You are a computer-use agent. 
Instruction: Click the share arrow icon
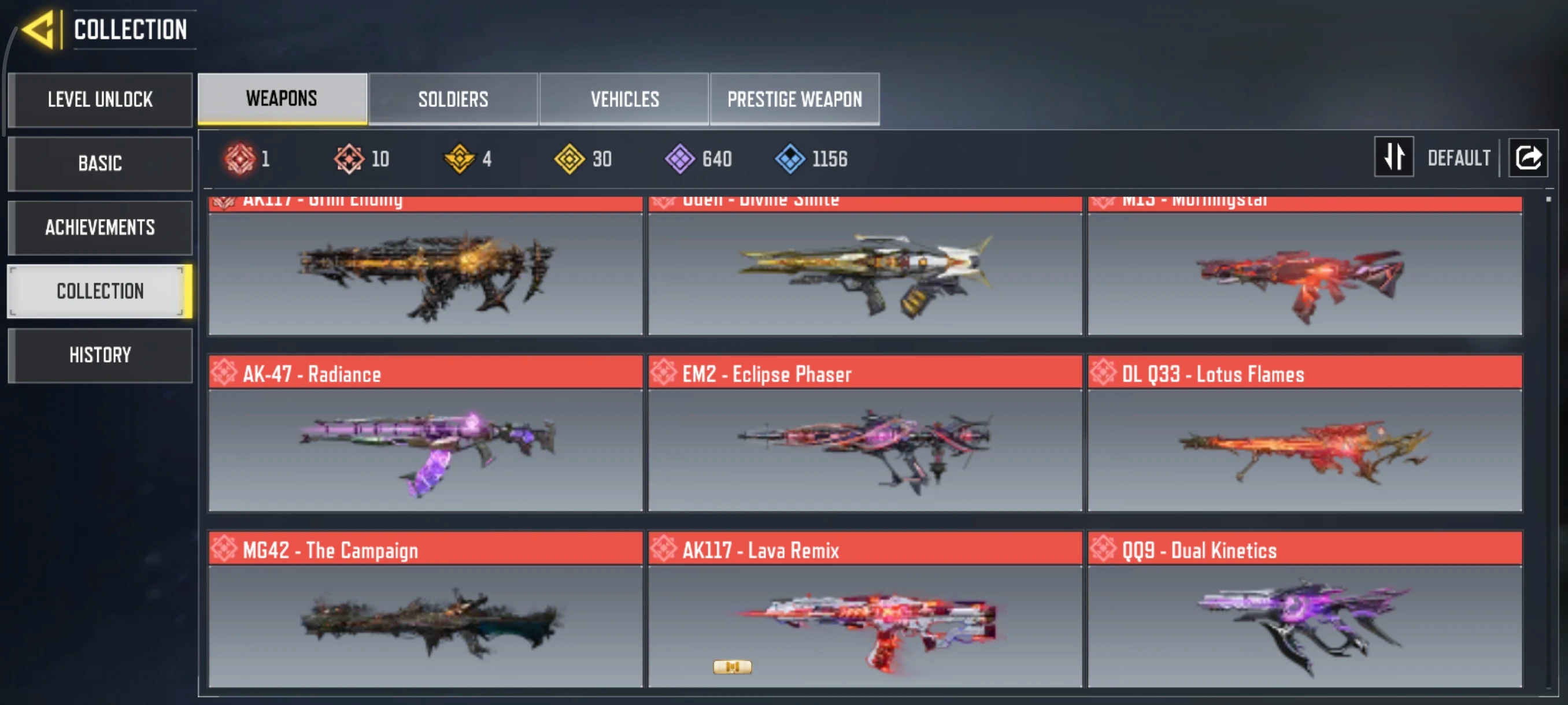tap(1528, 158)
